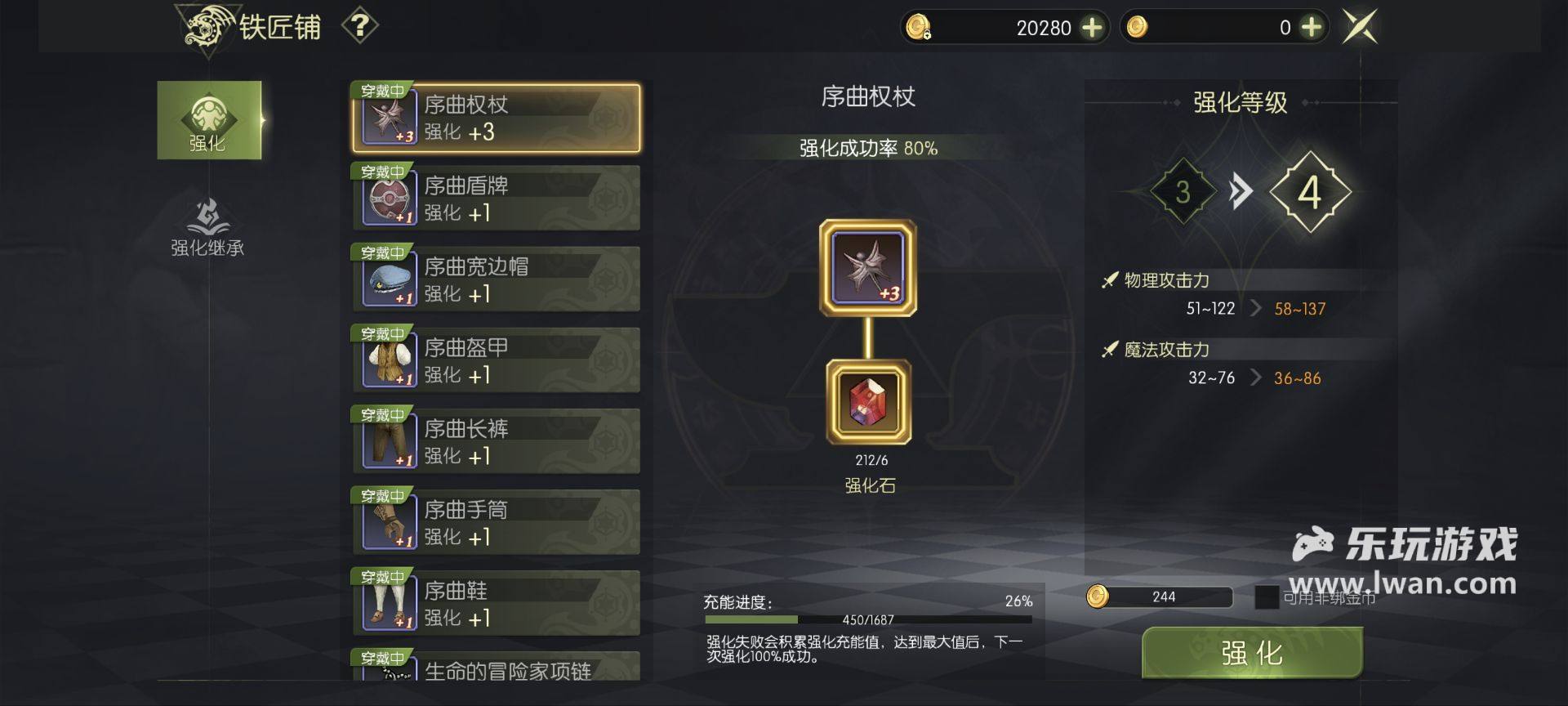Switch to the 强化 tab
1568x706 pixels.
coord(209,120)
